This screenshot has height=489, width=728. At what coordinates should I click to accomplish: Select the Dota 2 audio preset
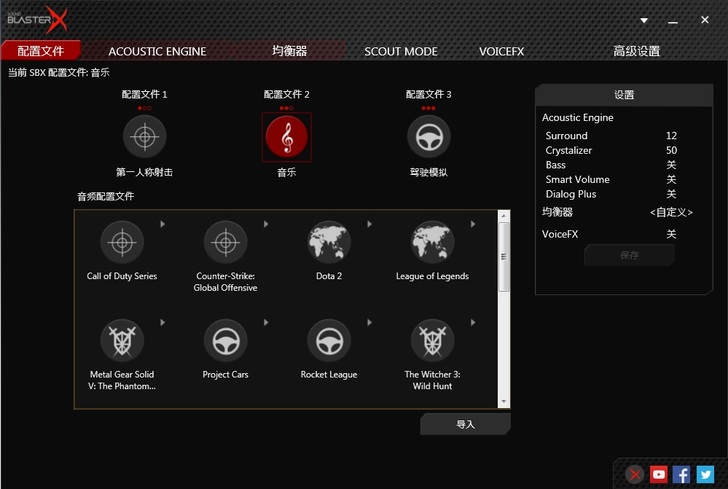(x=329, y=243)
